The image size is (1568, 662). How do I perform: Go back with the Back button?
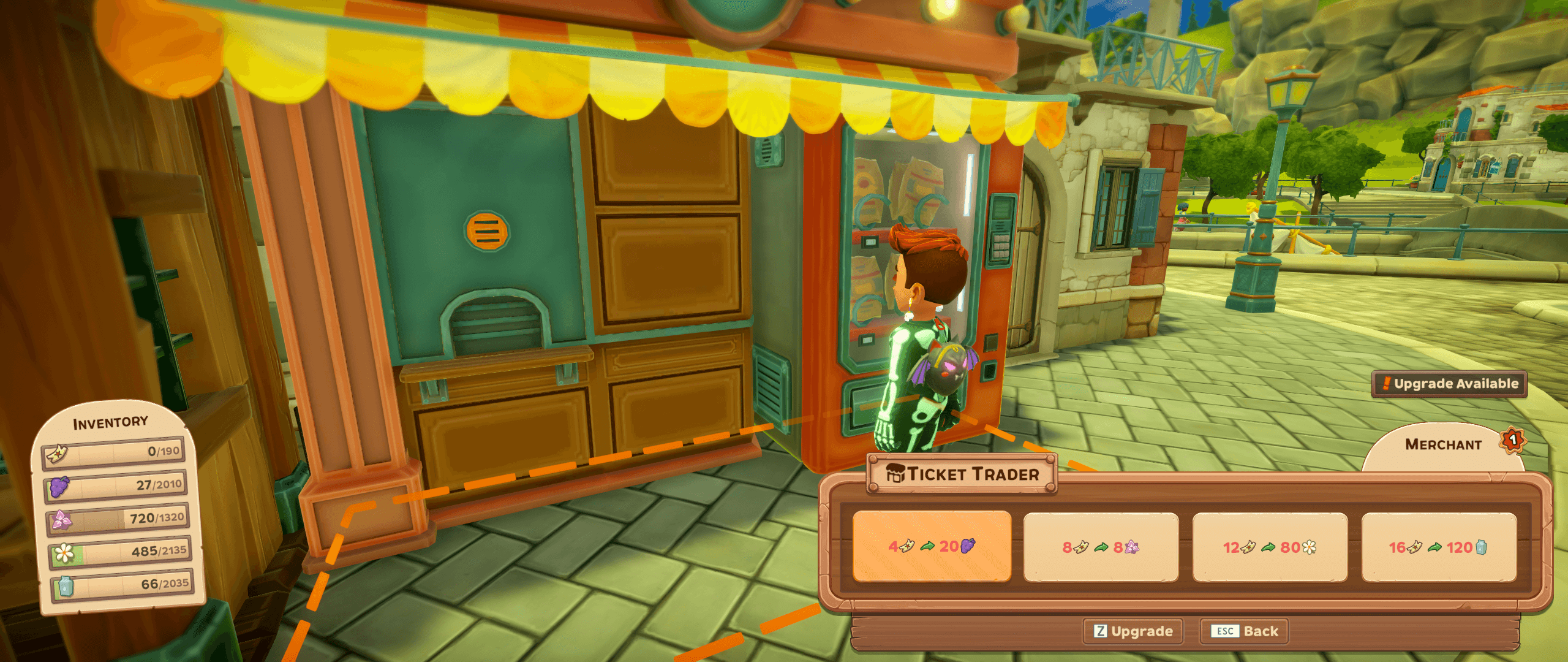(x=1245, y=631)
